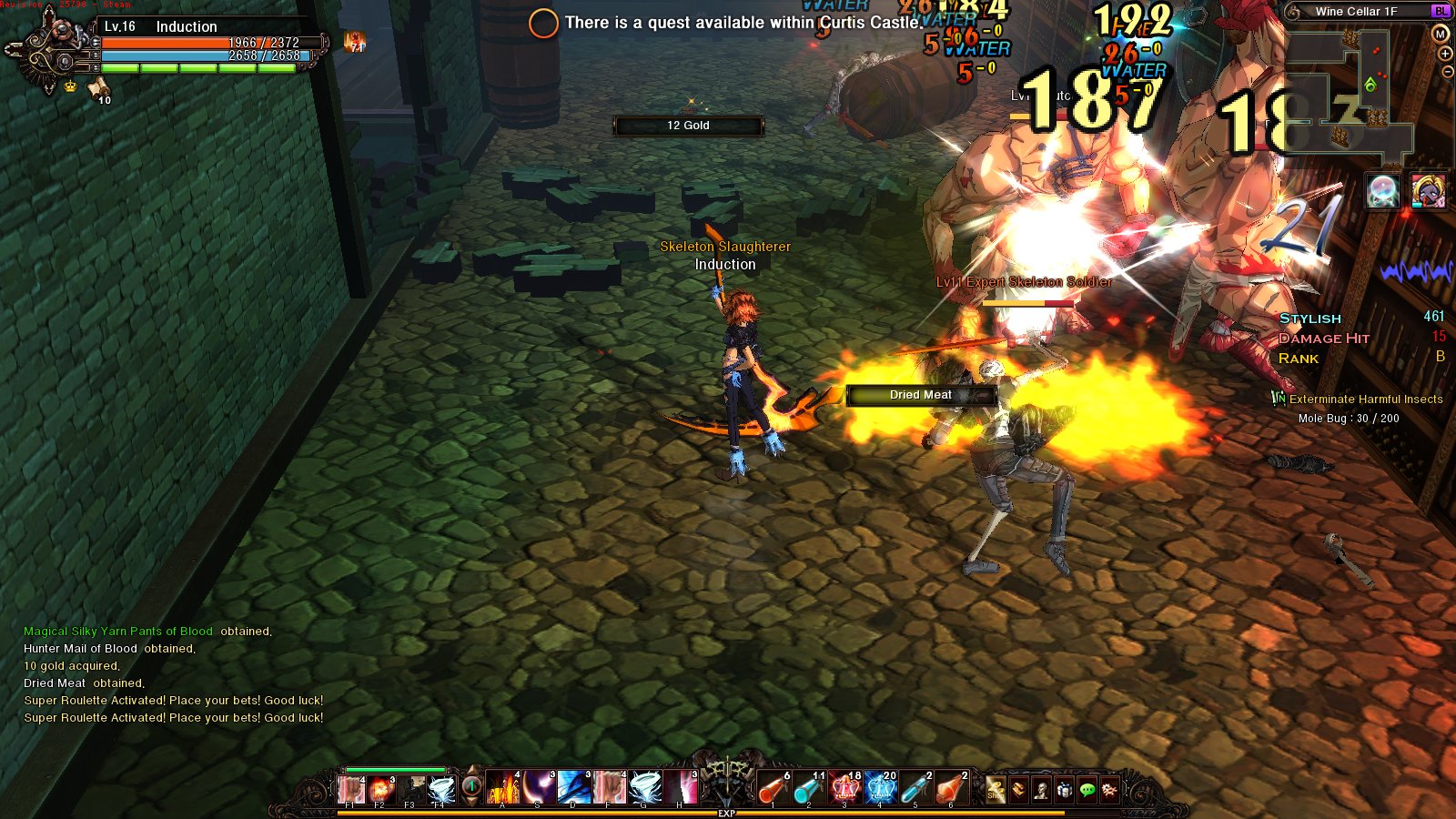Click the quest available notification circle
This screenshot has height=819, width=1456.
[x=543, y=23]
